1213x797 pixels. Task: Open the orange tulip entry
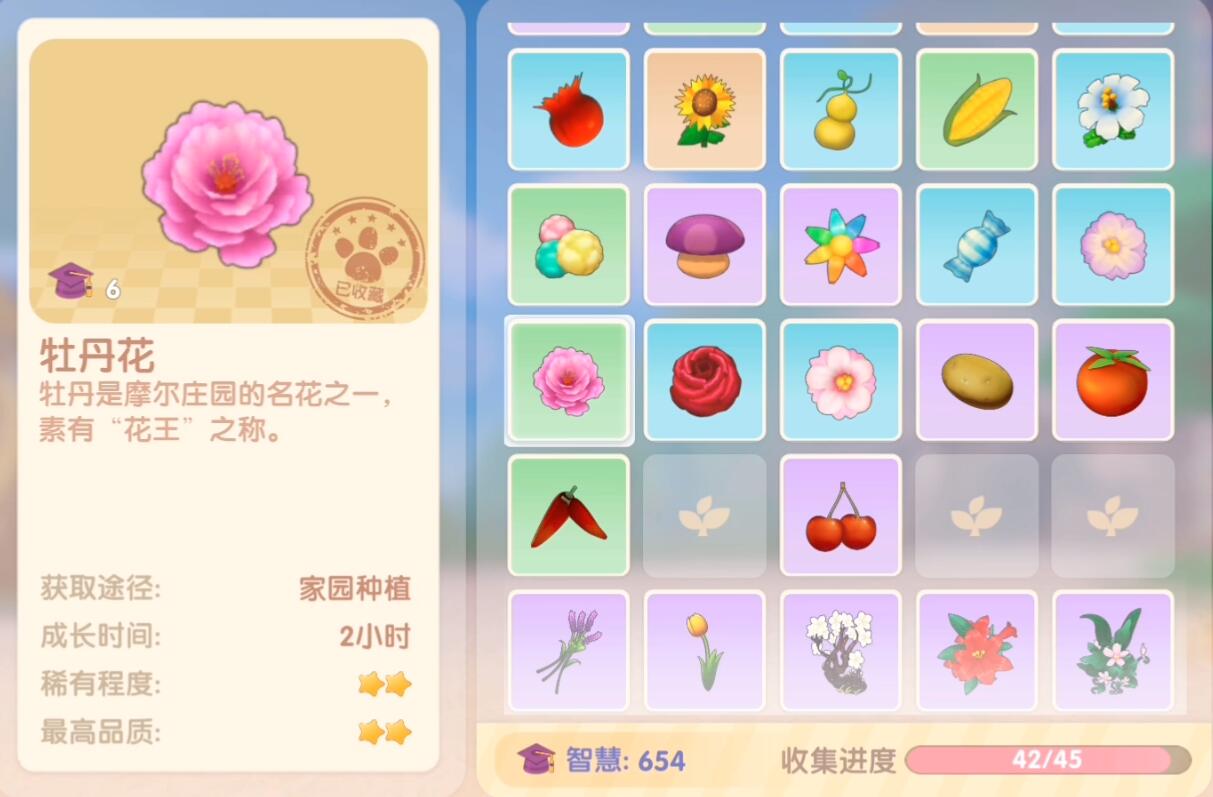tap(704, 651)
